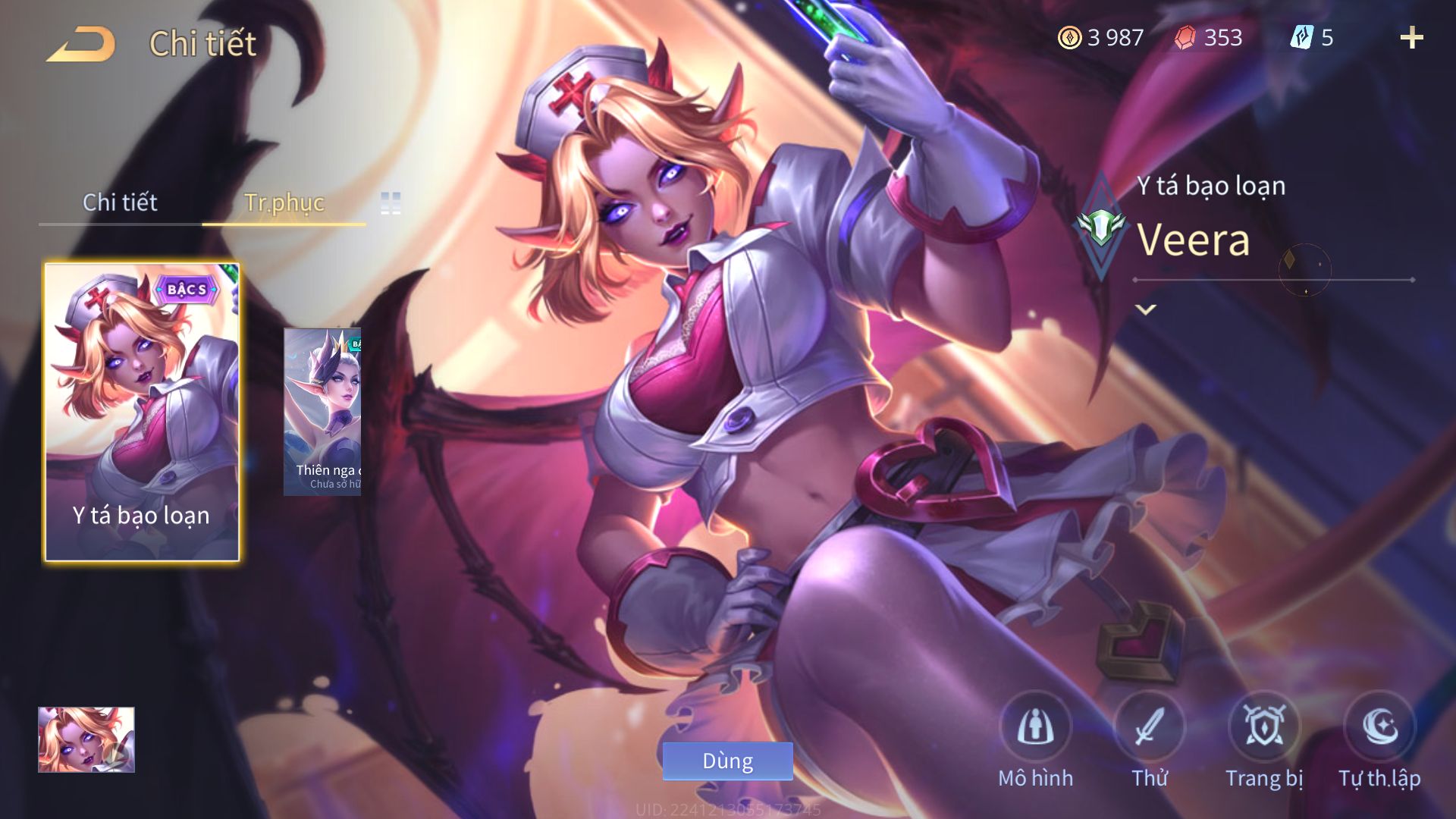The height and width of the screenshot is (819, 1456).
Task: Go back with the gold arrow button
Action: tap(81, 44)
